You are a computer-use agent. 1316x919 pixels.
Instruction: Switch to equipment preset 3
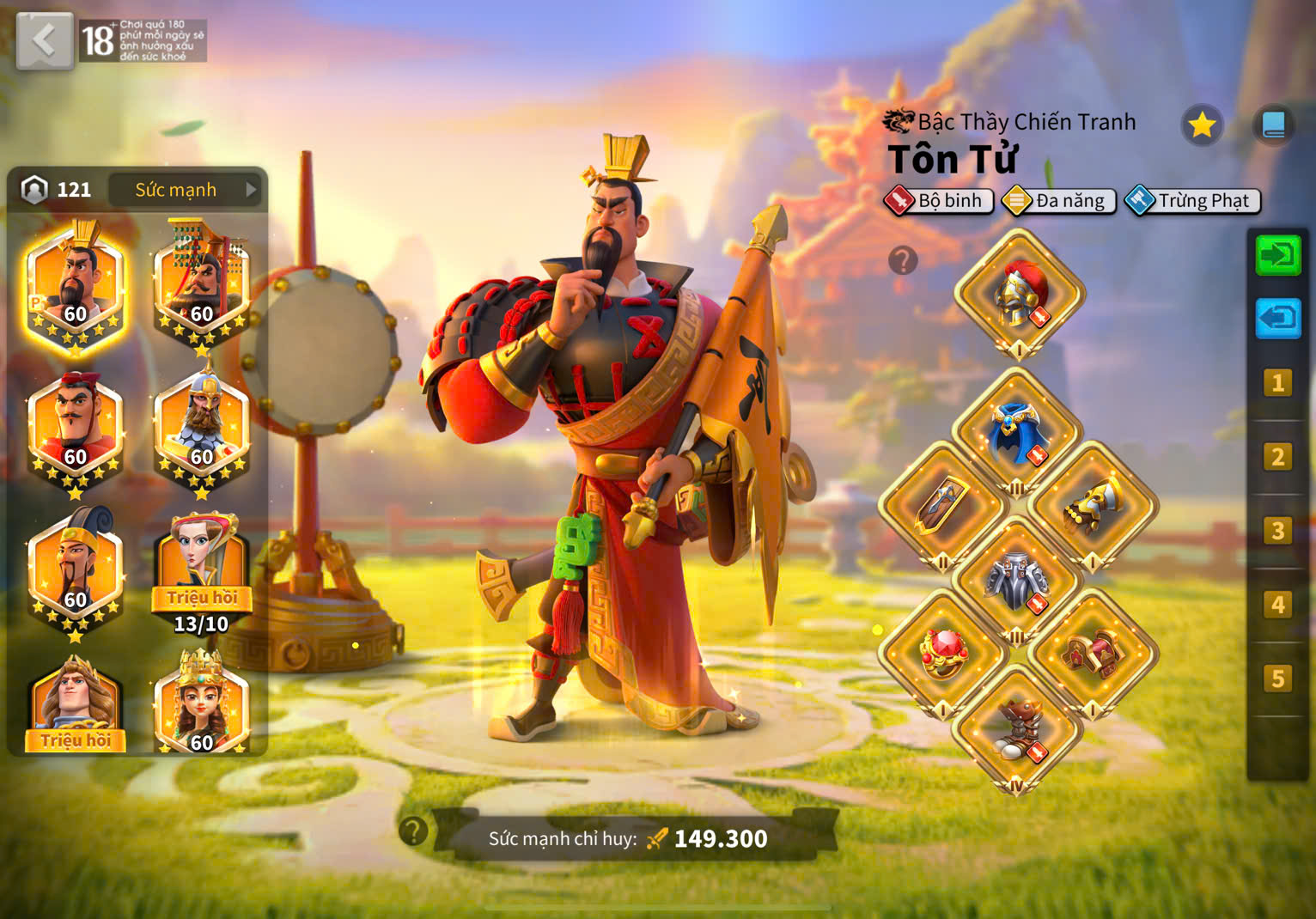[1277, 531]
